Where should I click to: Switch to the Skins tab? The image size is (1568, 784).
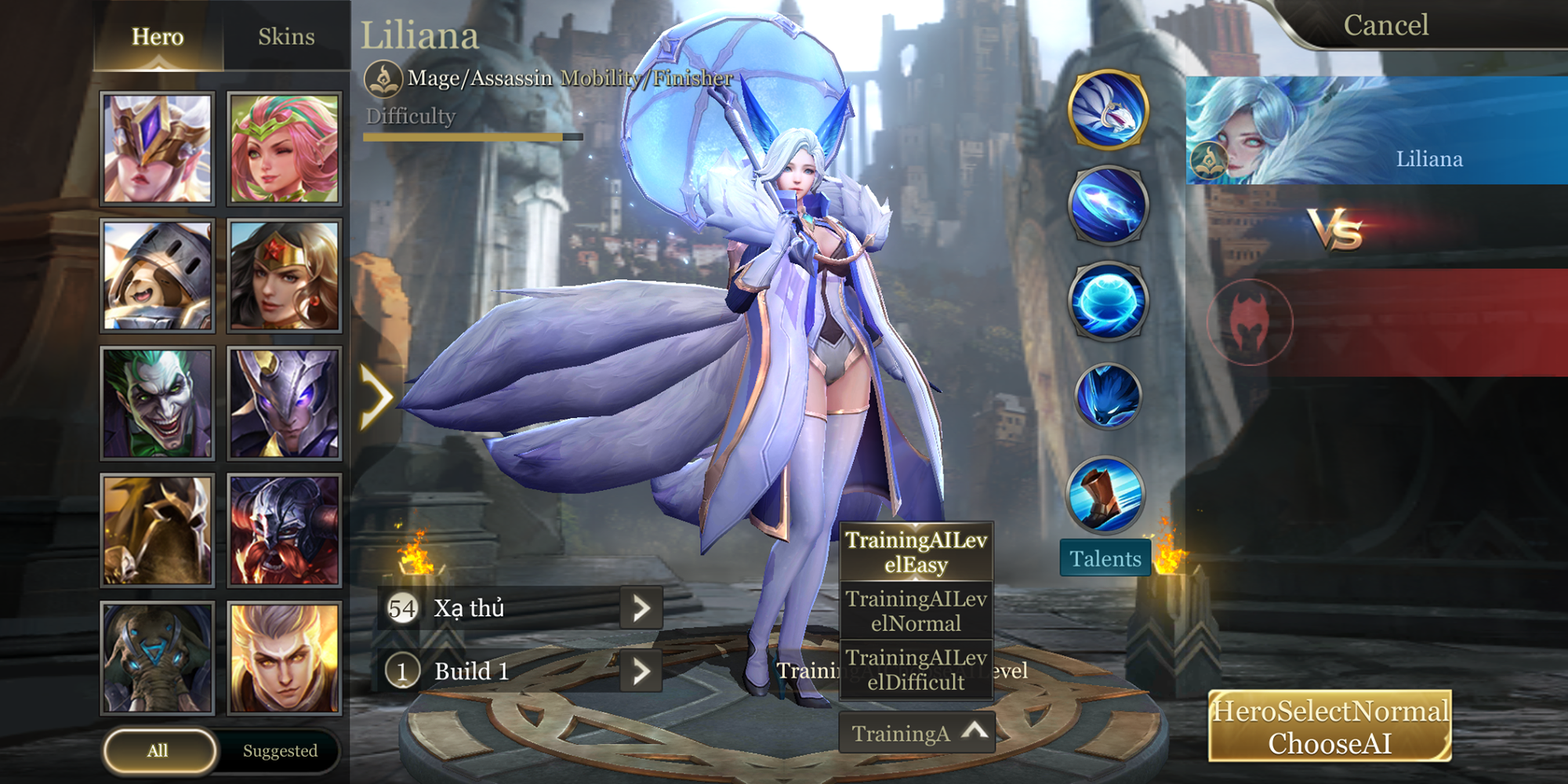click(286, 37)
